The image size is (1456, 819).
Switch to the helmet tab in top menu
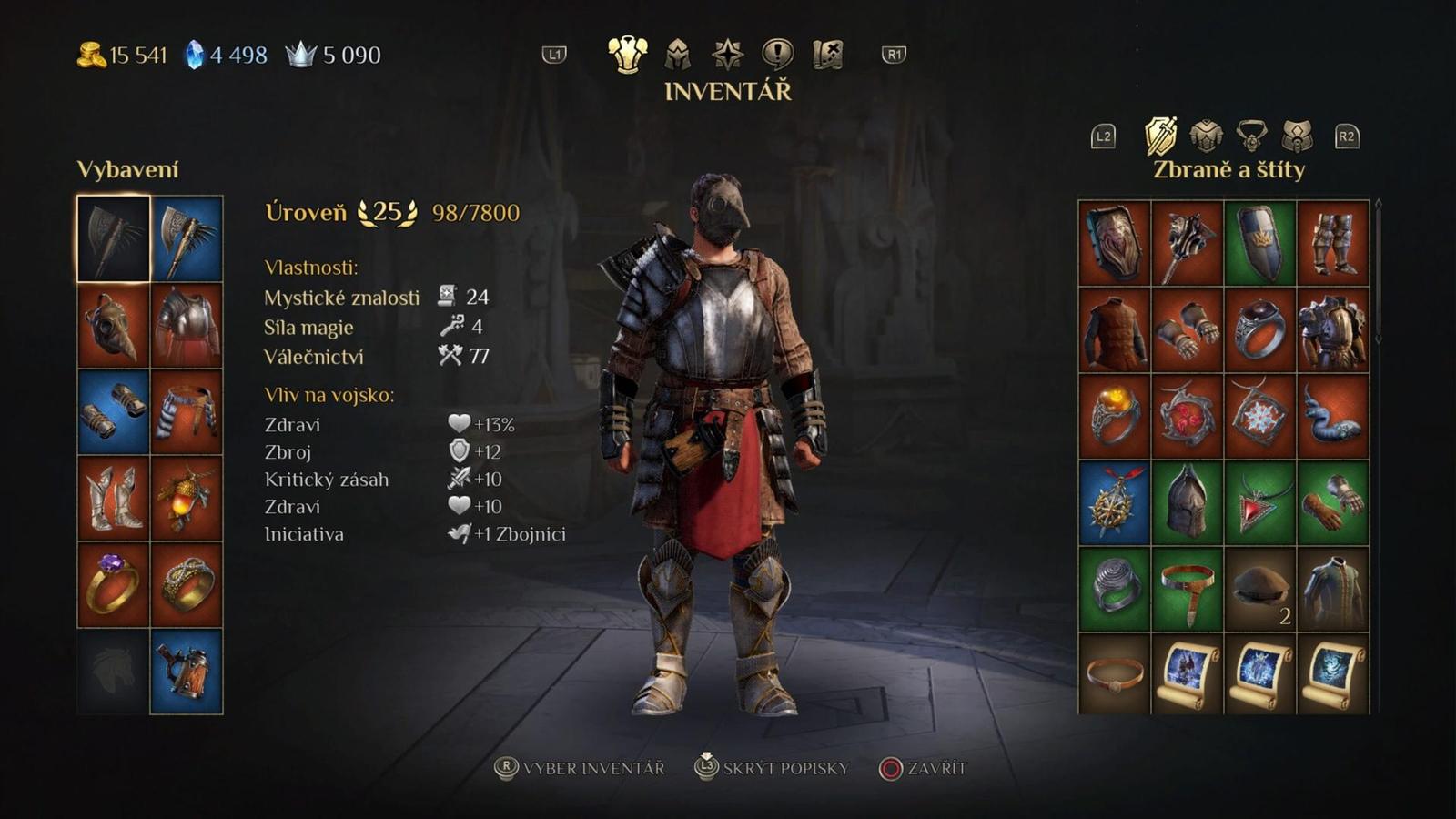(677, 56)
